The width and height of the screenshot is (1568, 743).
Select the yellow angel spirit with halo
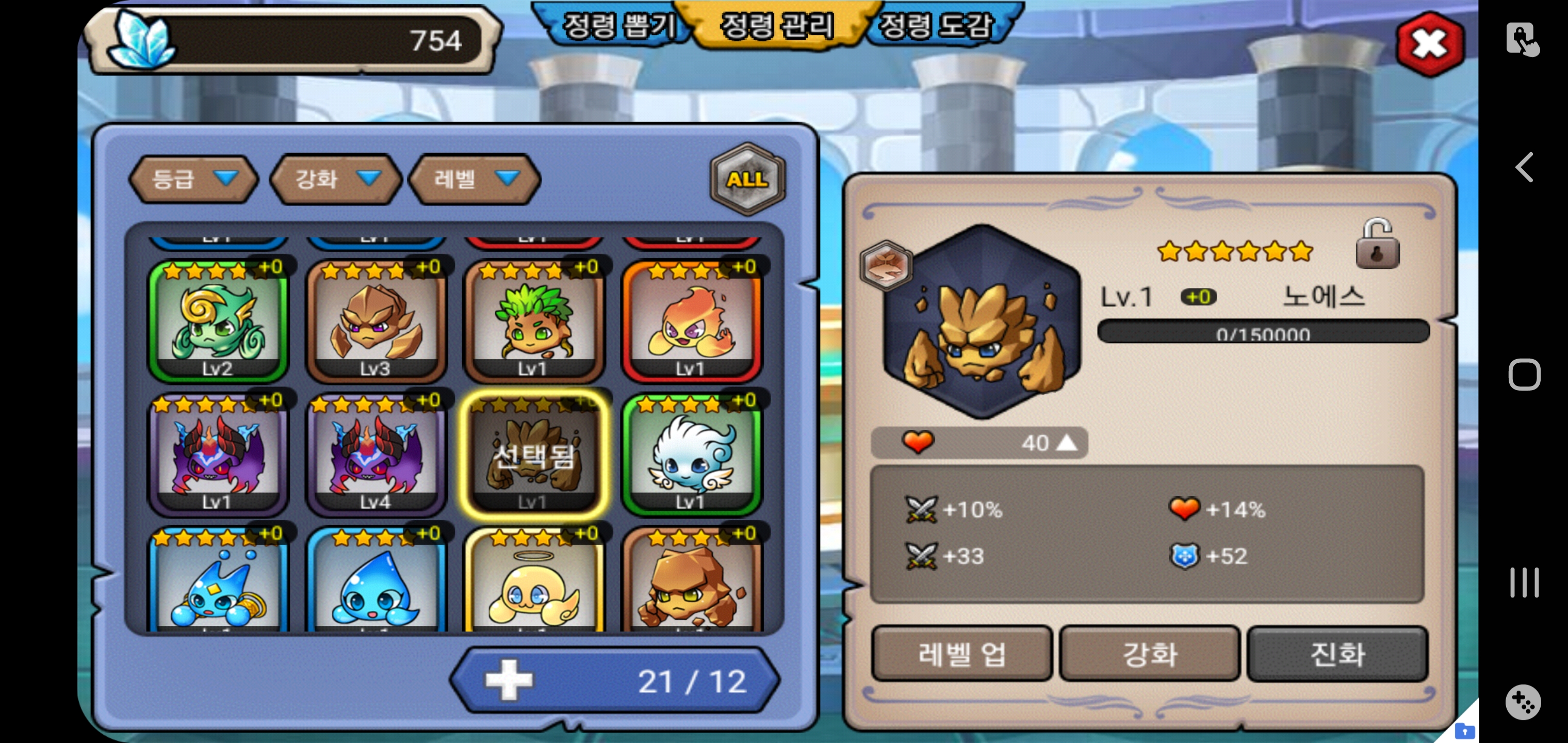533,582
